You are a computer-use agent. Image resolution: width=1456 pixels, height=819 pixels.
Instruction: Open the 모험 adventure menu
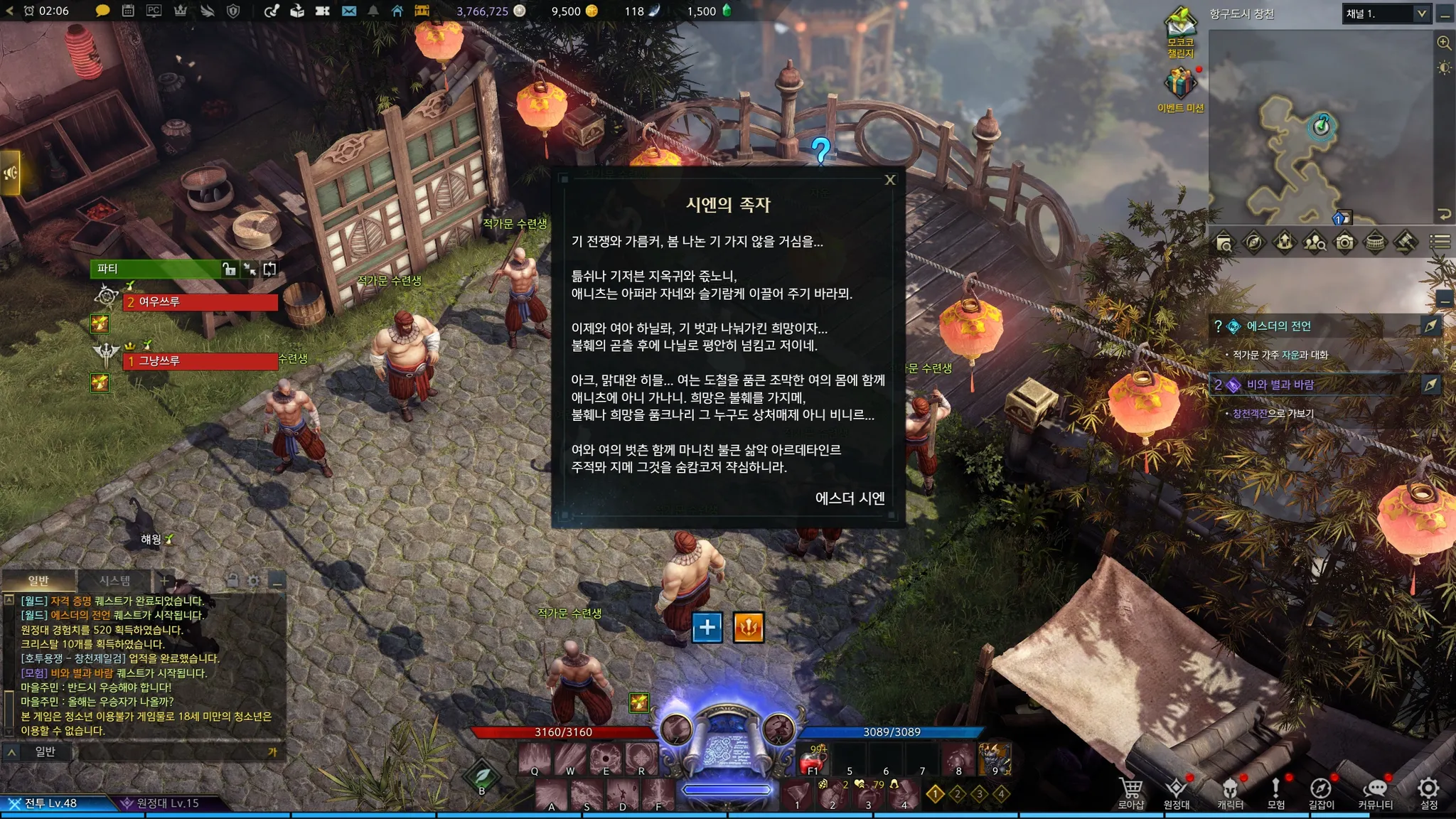(x=1275, y=792)
